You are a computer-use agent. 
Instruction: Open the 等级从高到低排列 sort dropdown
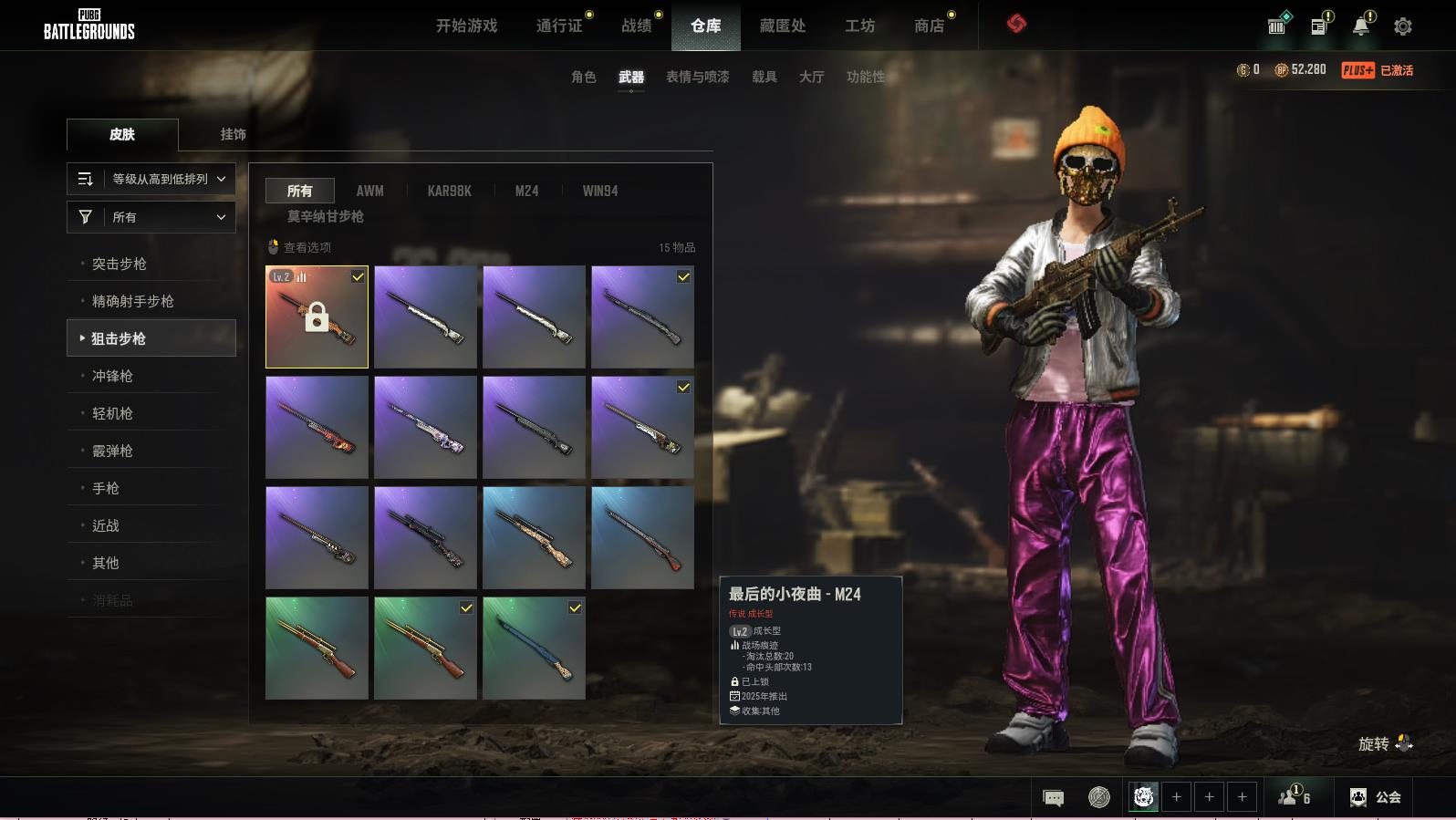151,179
